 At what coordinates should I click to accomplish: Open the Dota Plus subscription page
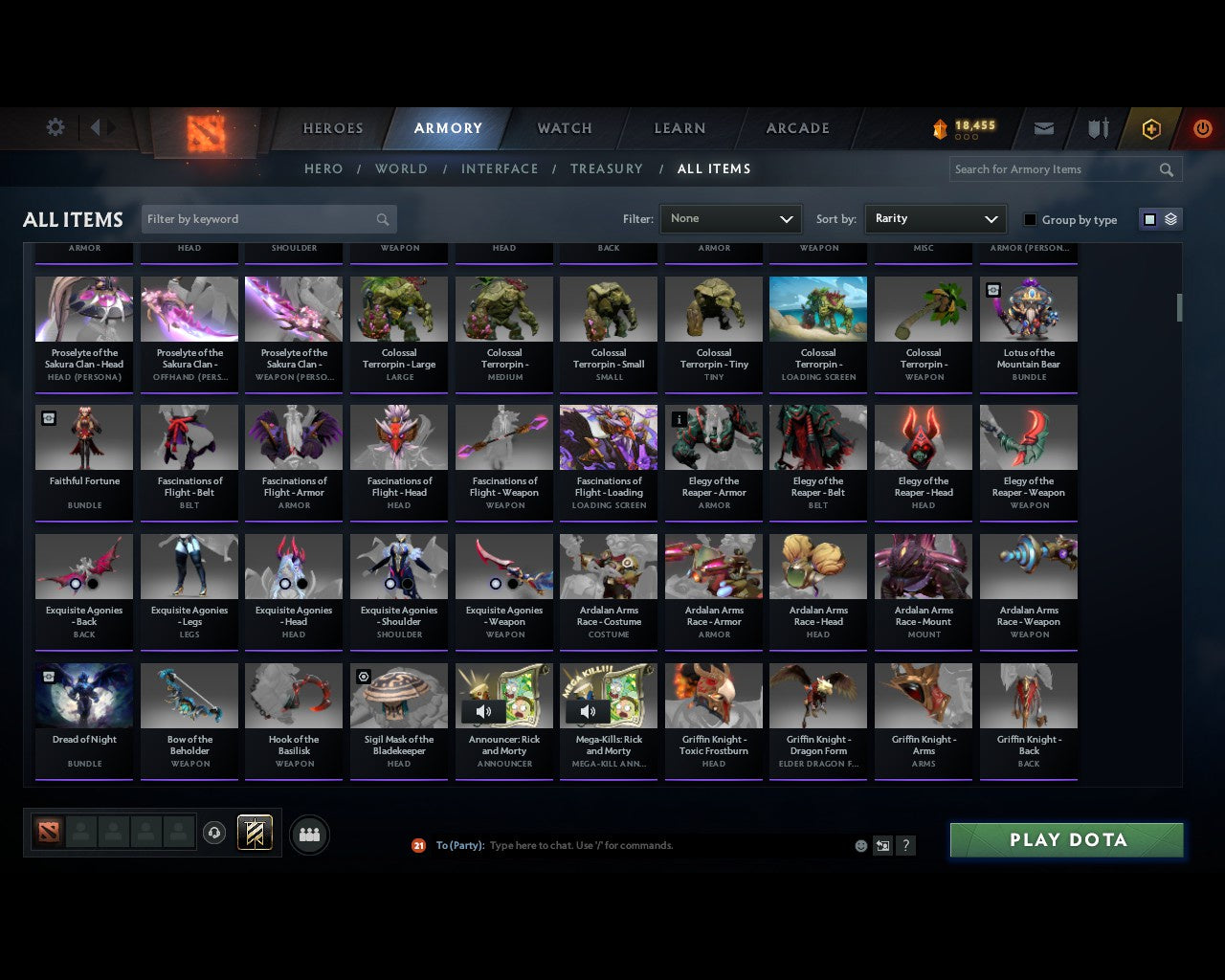(x=1151, y=128)
